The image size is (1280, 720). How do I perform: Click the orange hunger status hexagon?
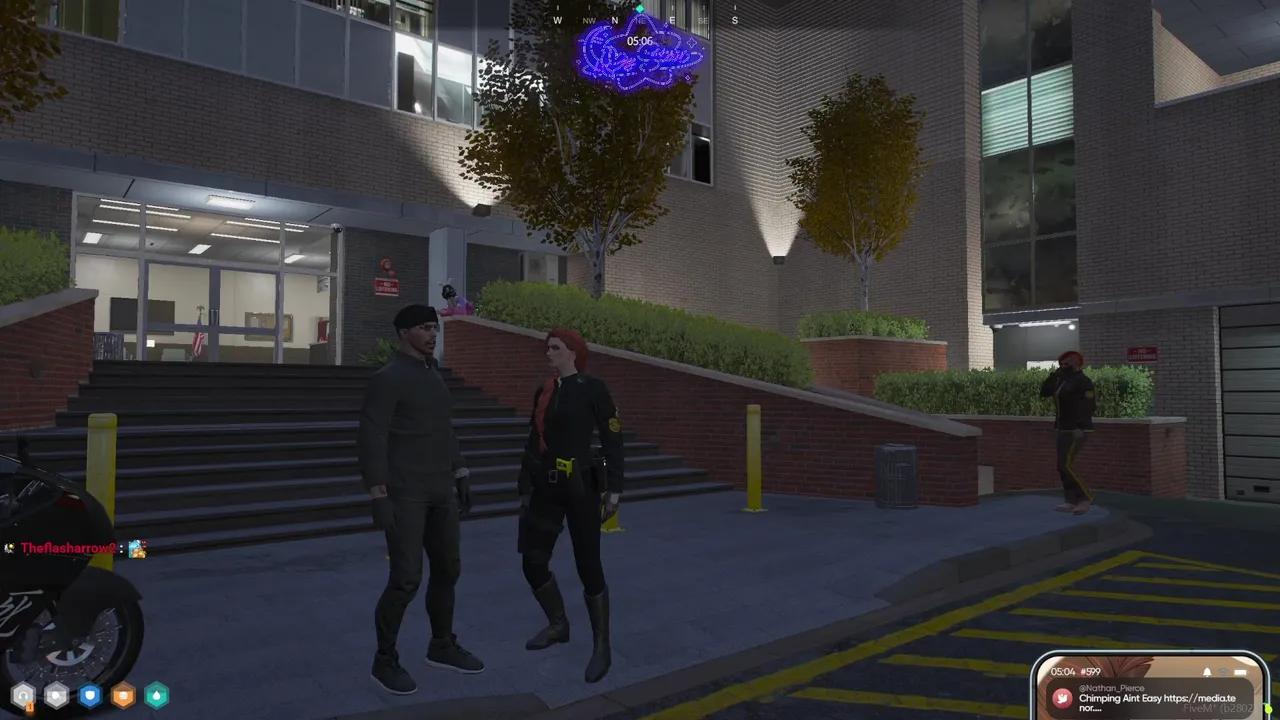click(121, 694)
